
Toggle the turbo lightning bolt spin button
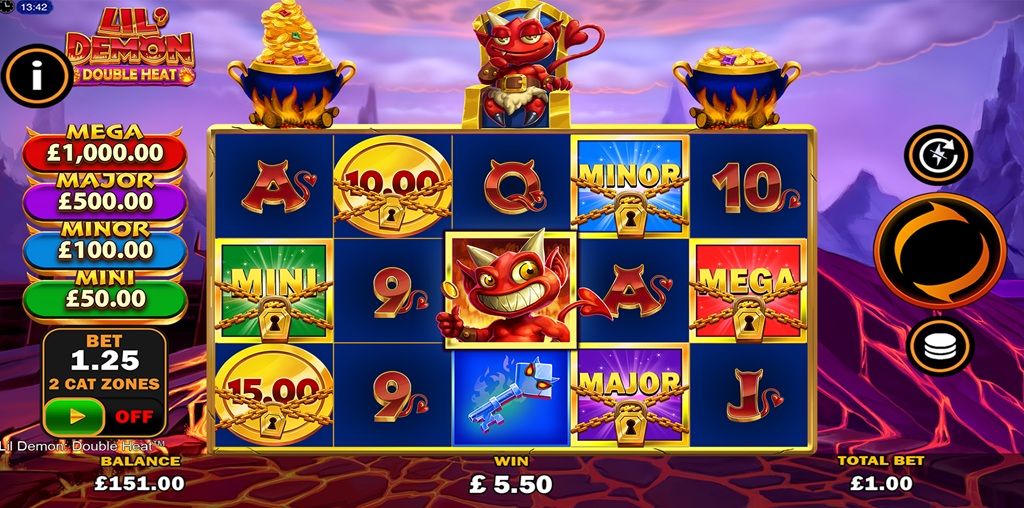938,155
